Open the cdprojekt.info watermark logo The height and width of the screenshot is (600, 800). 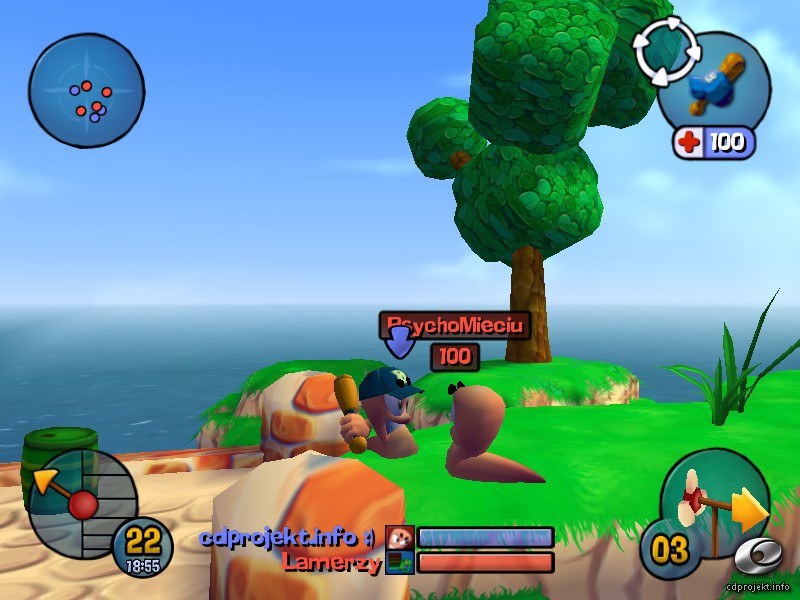click(x=762, y=563)
